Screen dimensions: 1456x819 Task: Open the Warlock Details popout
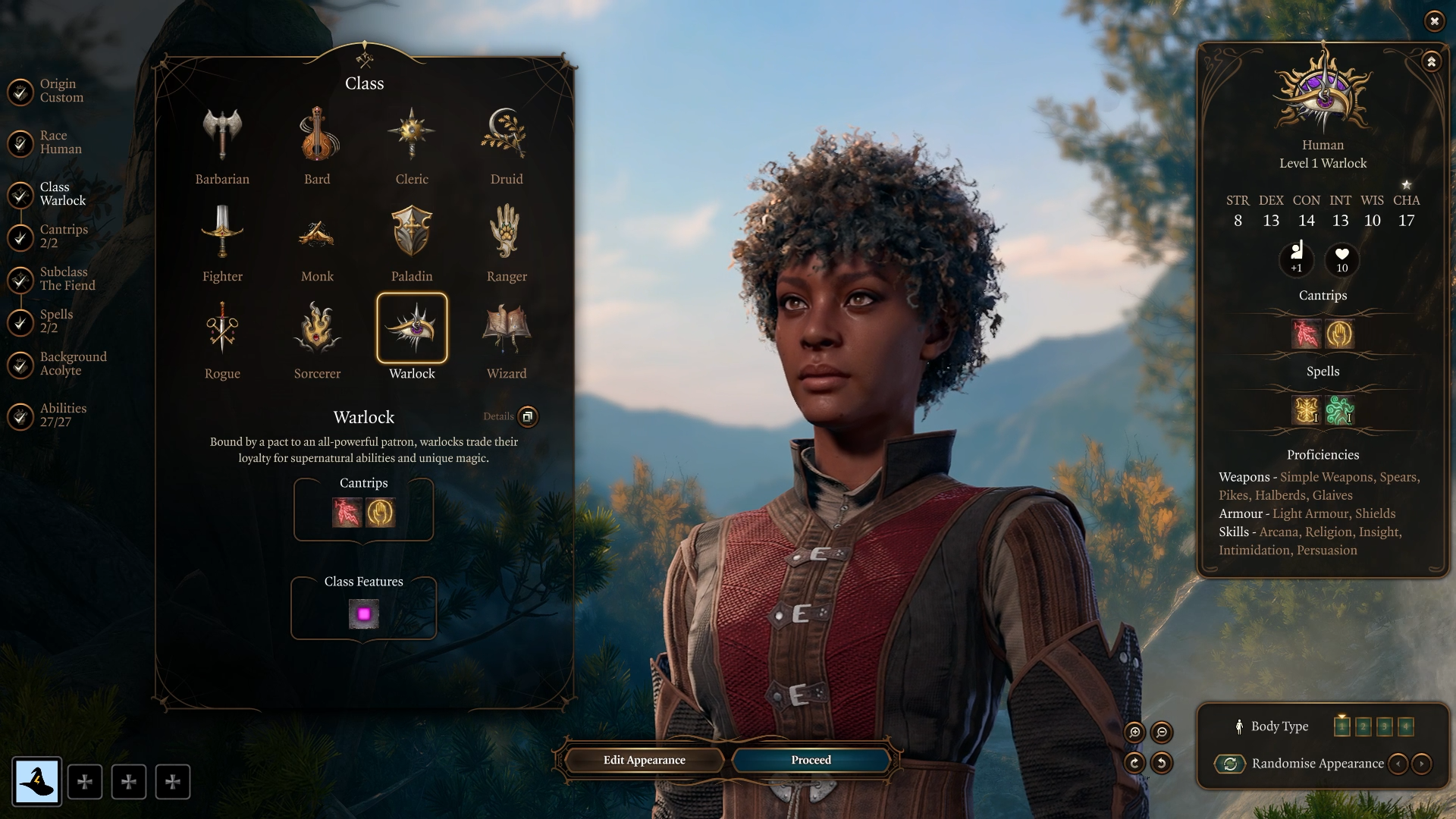pos(528,417)
